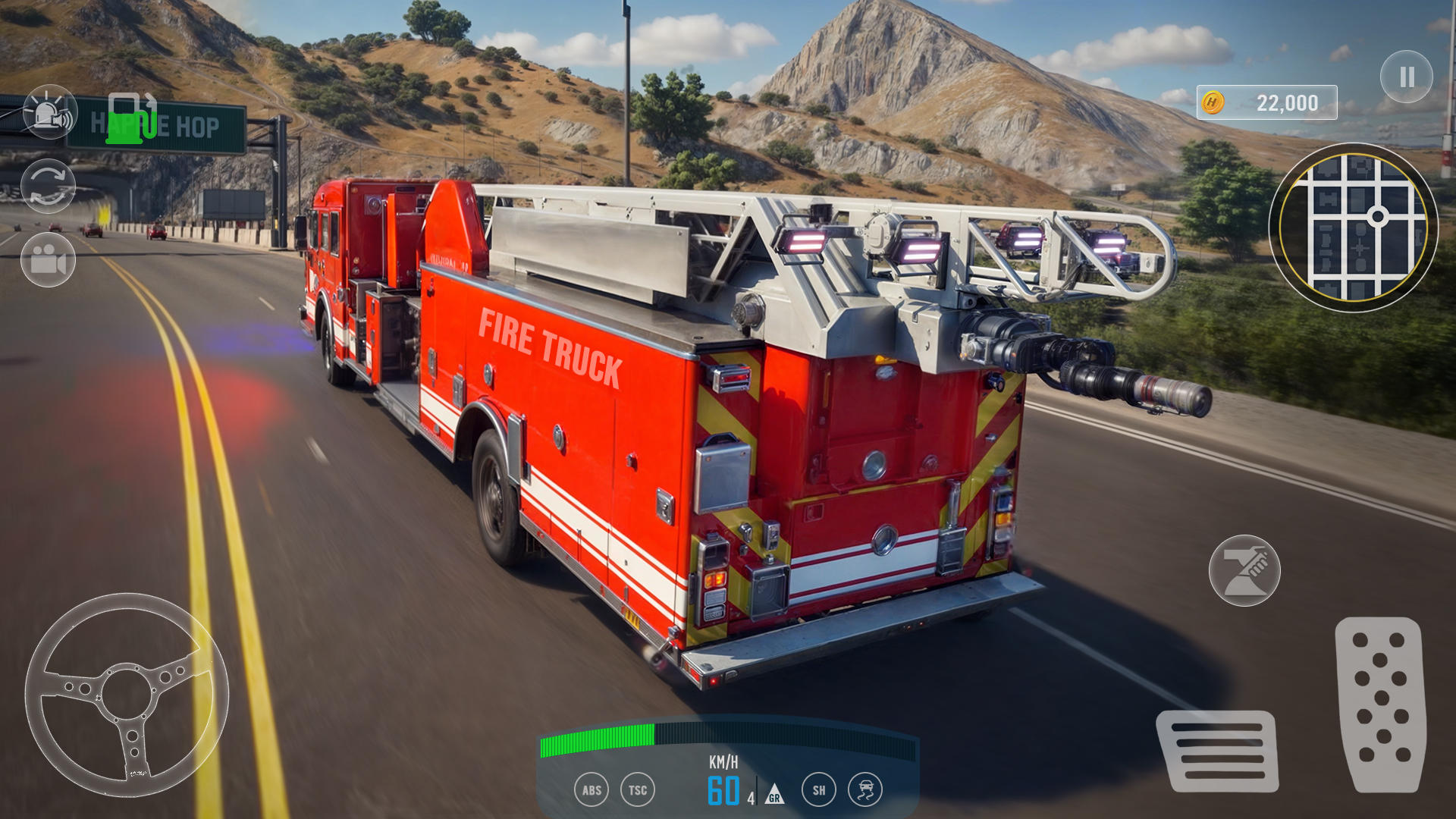Grab the steering wheel control
The height and width of the screenshot is (819, 1456).
pos(127,695)
